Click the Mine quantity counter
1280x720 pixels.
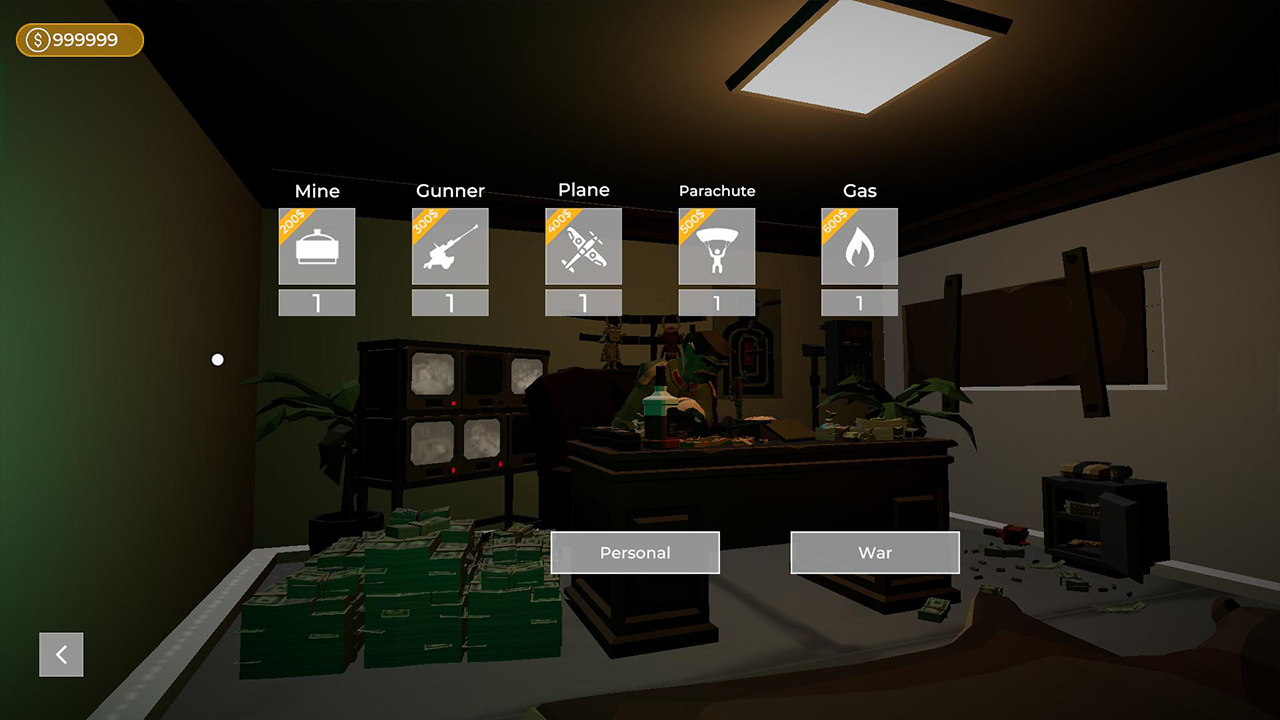point(317,302)
